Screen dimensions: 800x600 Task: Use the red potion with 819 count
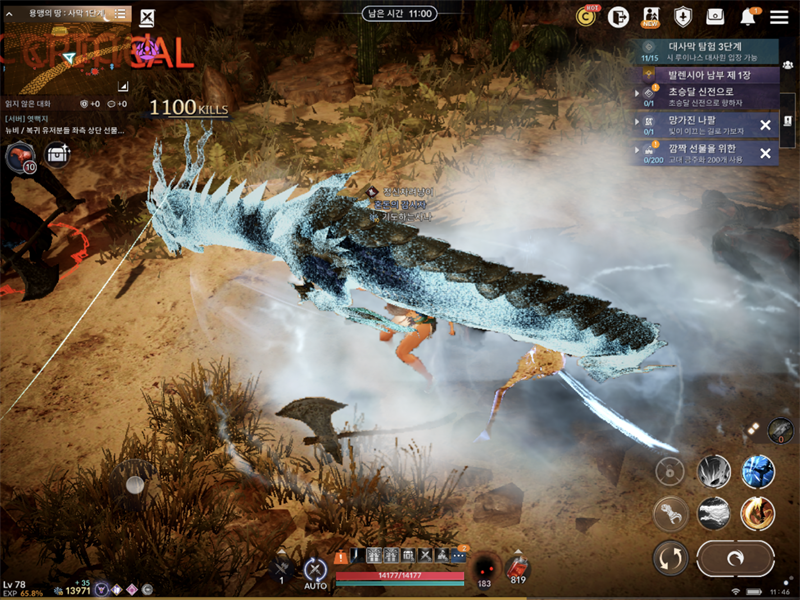(518, 567)
